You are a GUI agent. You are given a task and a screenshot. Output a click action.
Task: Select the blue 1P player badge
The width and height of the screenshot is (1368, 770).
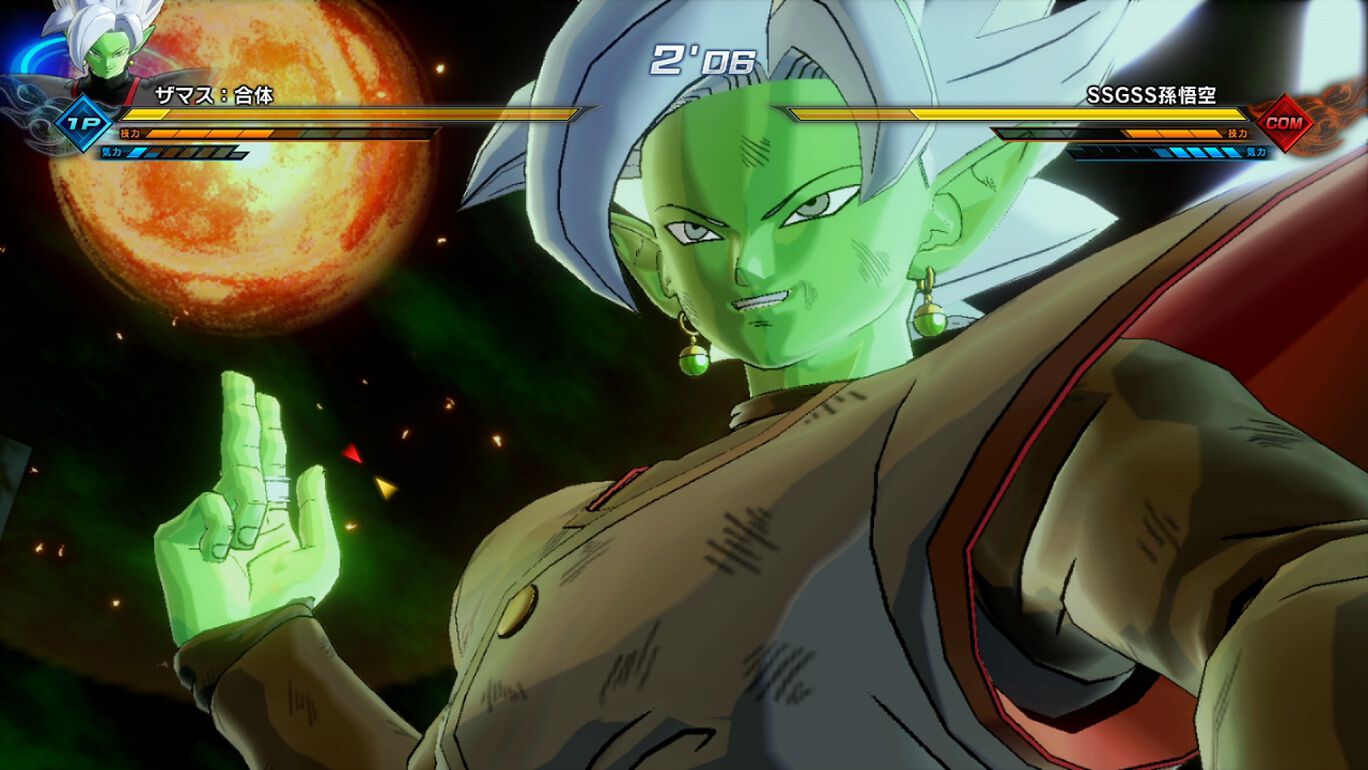pyautogui.click(x=84, y=124)
